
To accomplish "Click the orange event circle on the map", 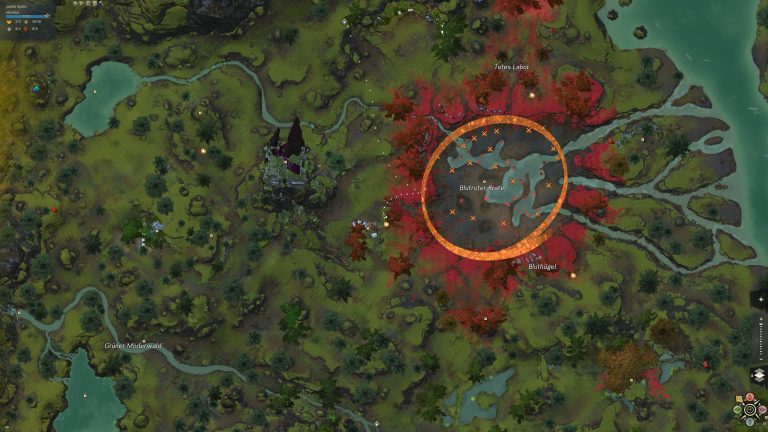I will (494, 121).
